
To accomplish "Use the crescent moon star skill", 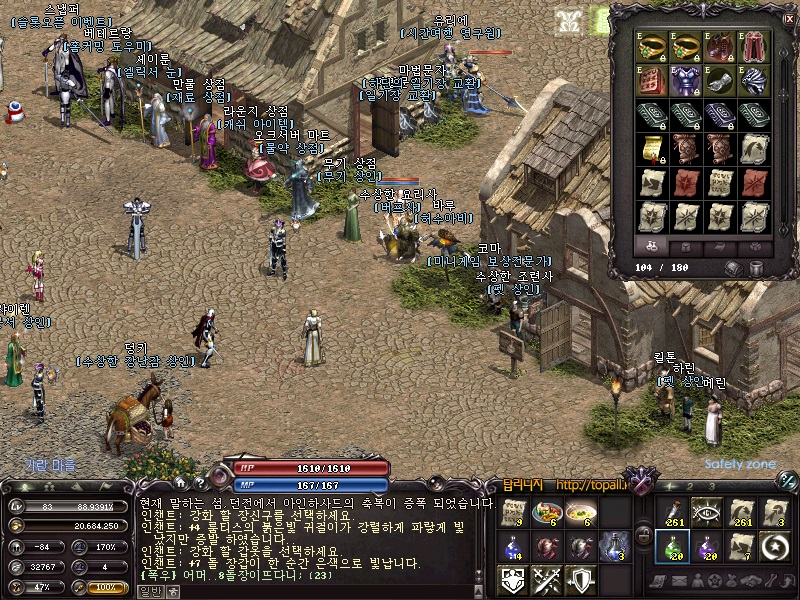I will pos(774,547).
